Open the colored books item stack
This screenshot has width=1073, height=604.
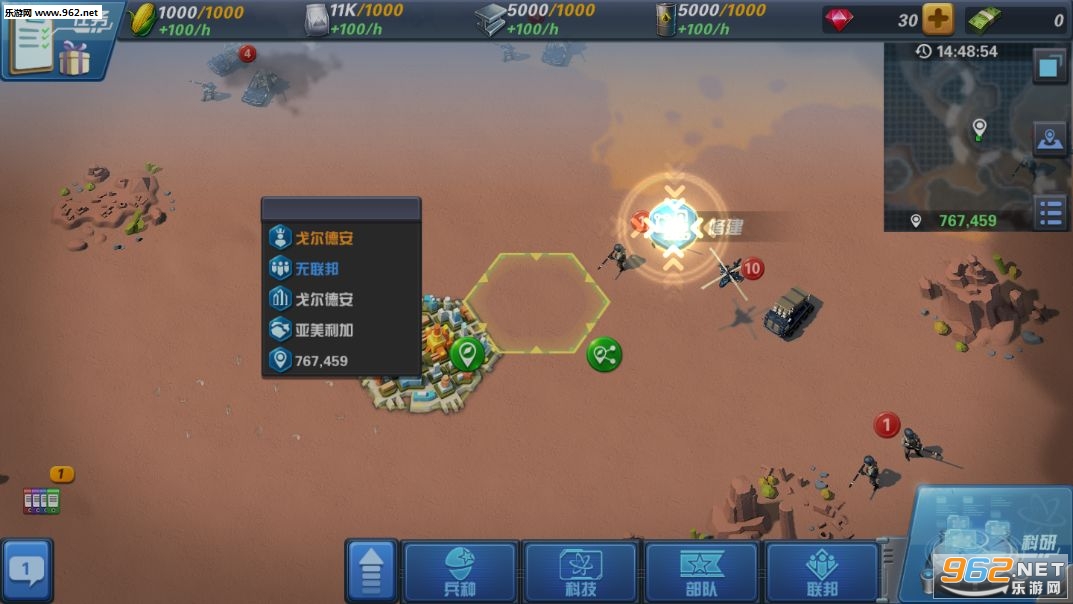tap(42, 500)
